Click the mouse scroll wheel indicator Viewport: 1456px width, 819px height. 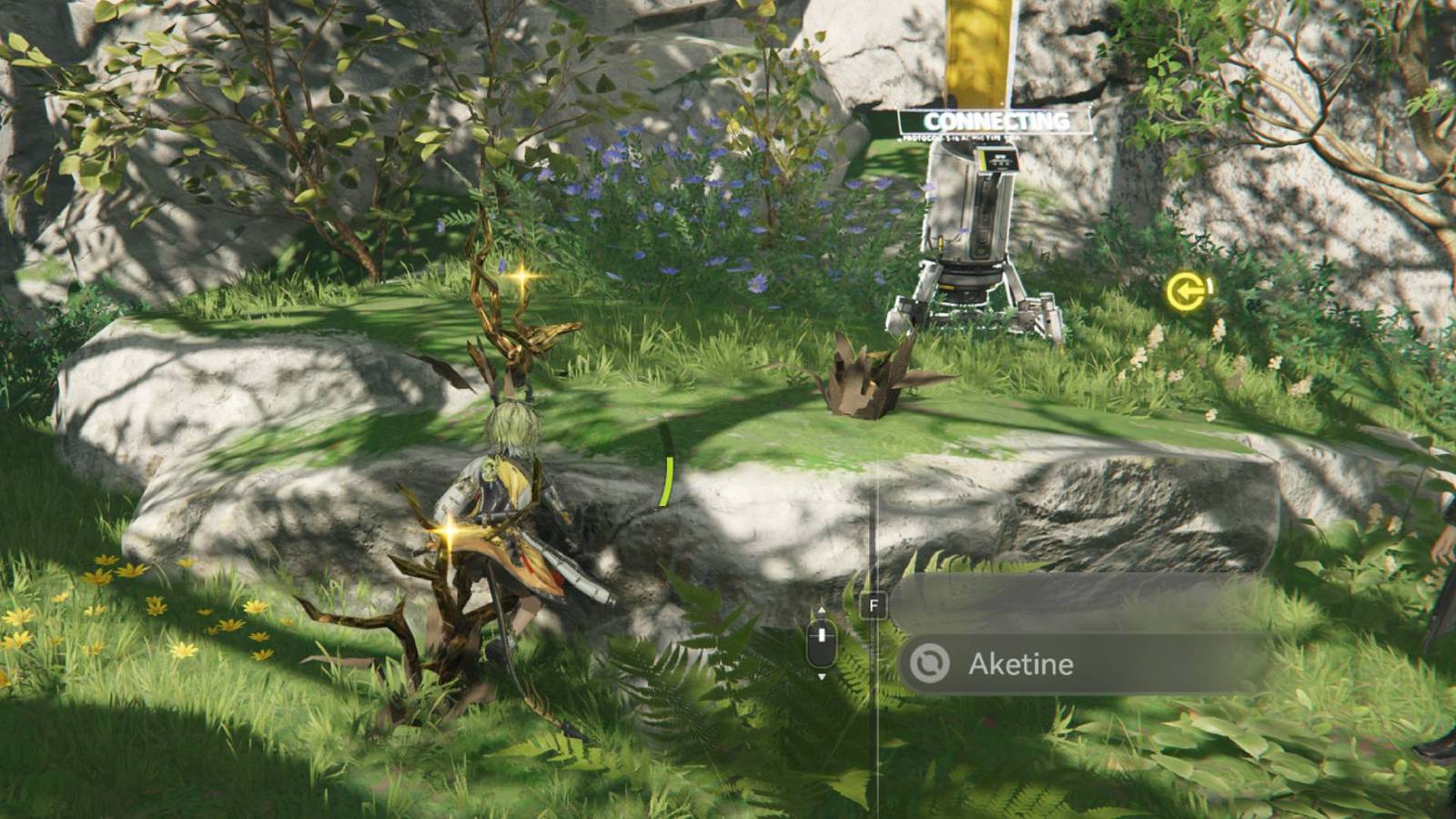[x=821, y=640]
